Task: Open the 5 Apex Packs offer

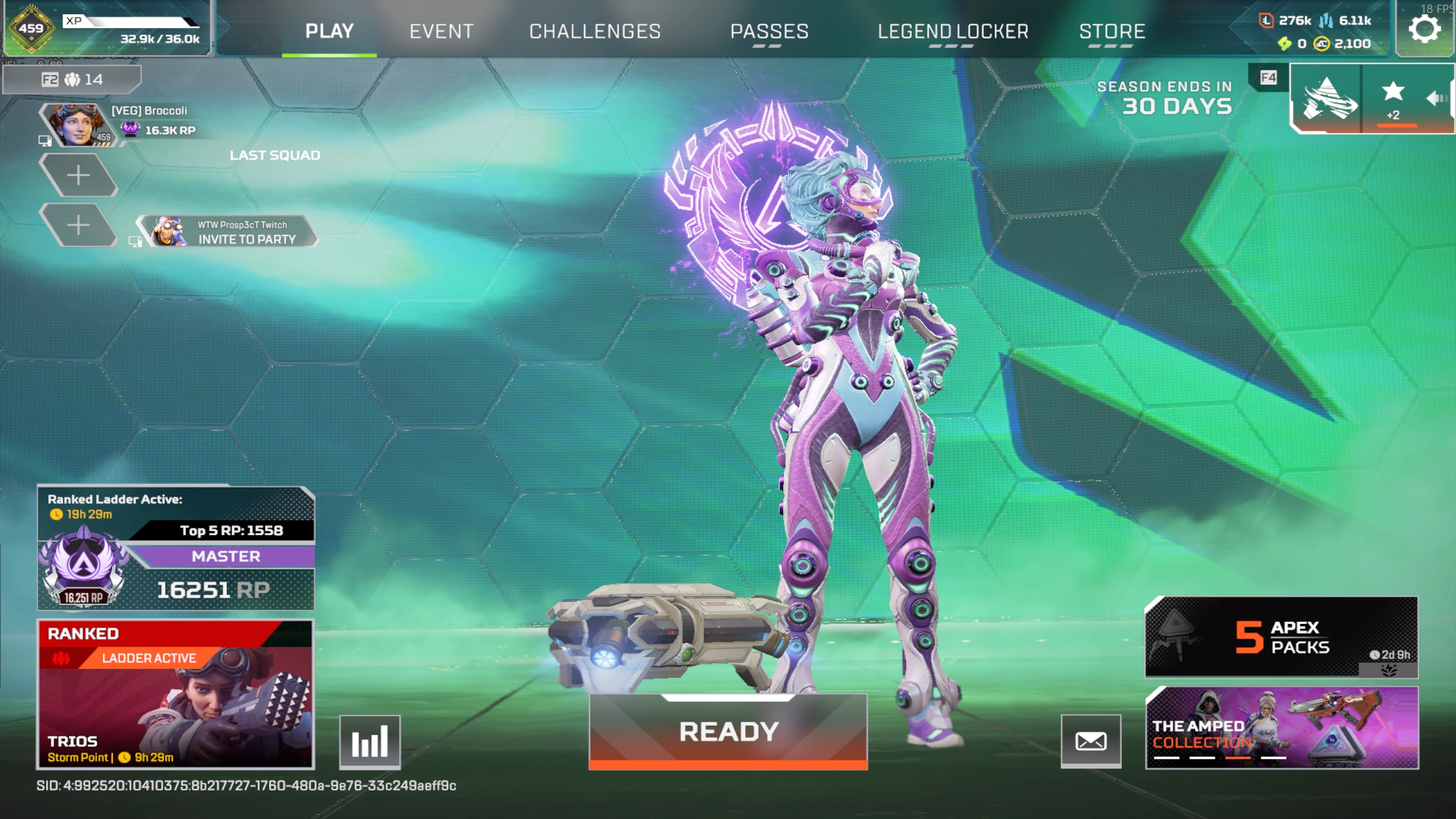Action: [1281, 637]
